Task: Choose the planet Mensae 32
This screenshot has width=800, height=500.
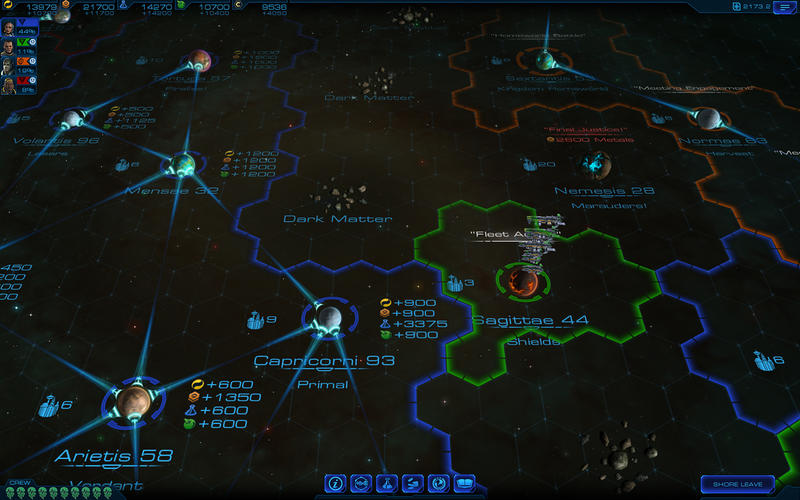Action: (182, 165)
